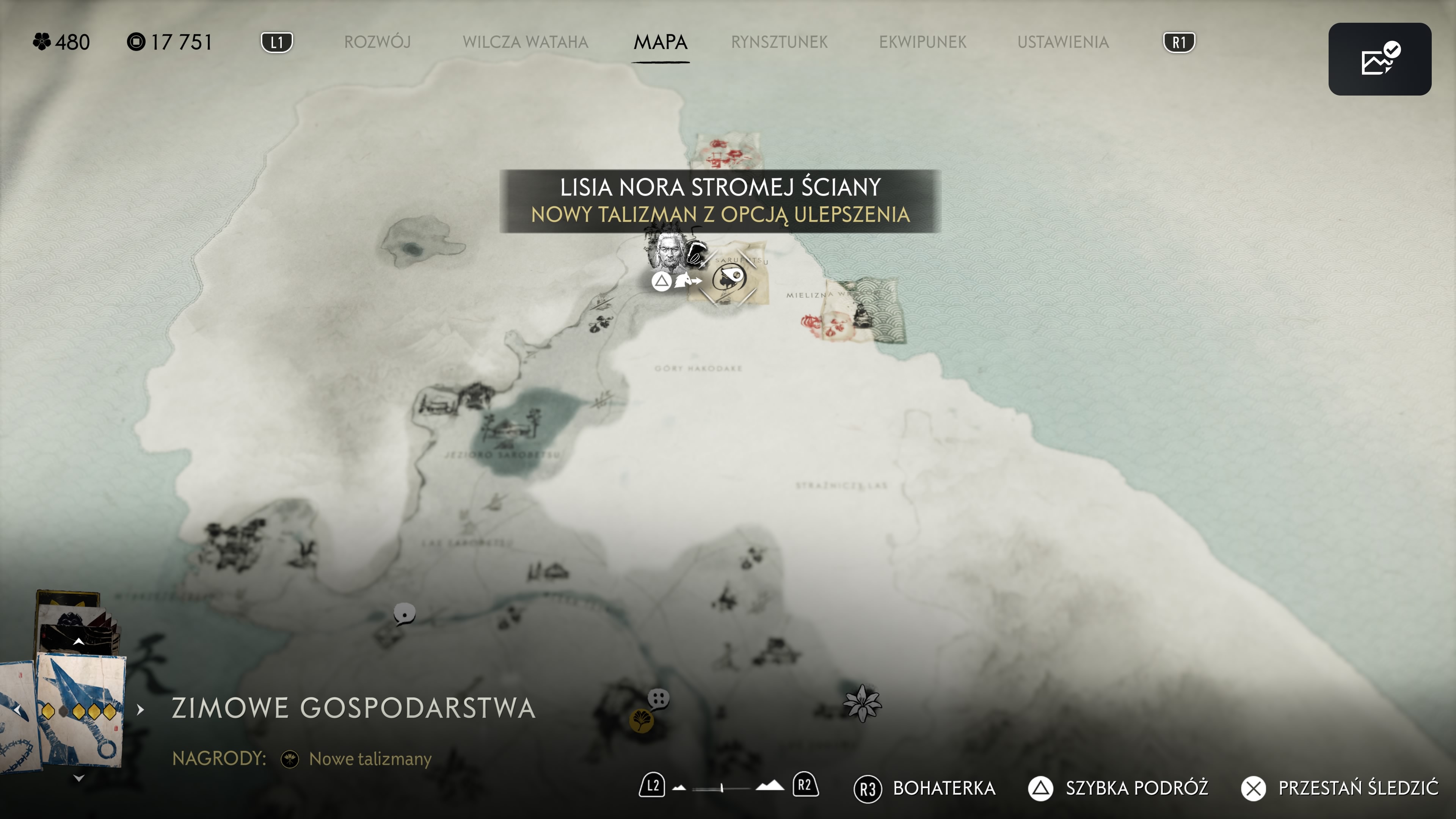
Task: Move down the quest card stack
Action: pyautogui.click(x=78, y=778)
